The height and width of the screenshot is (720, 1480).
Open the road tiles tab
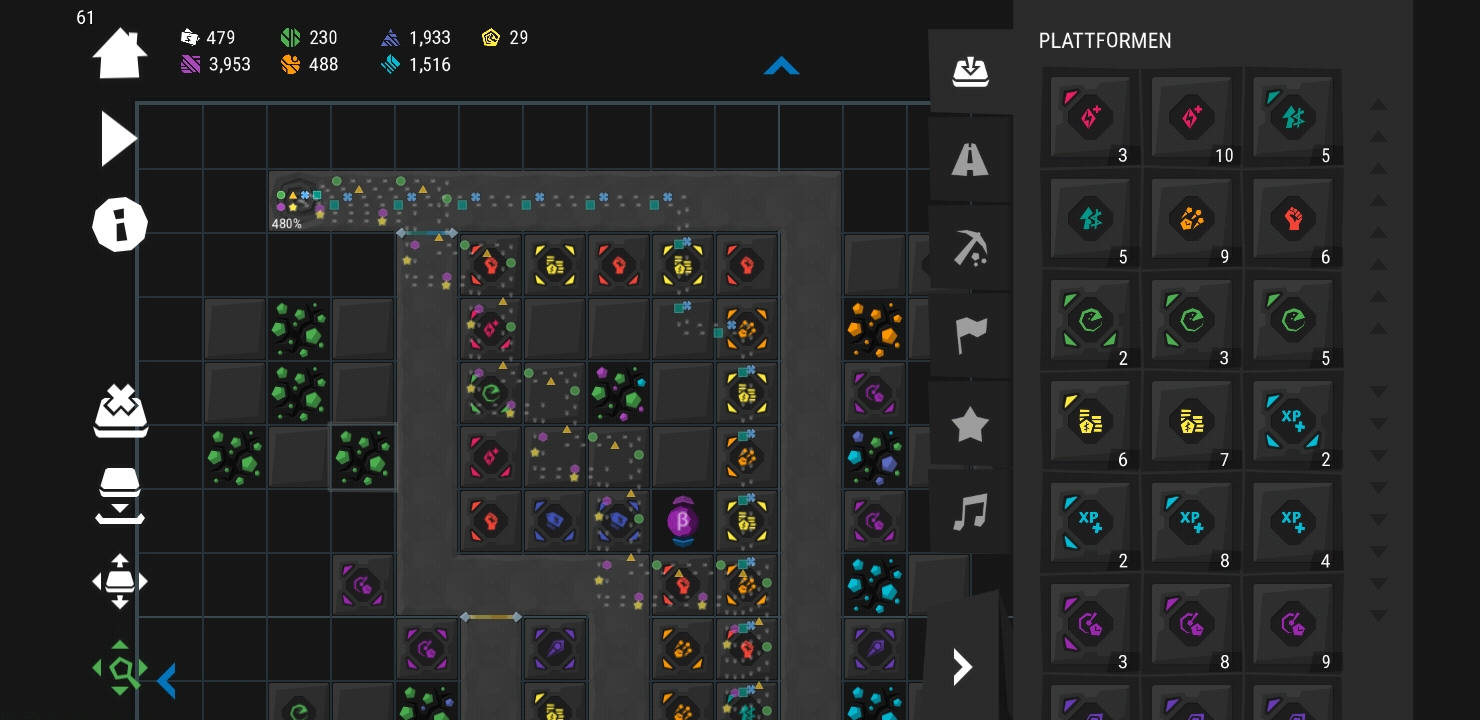coord(970,159)
